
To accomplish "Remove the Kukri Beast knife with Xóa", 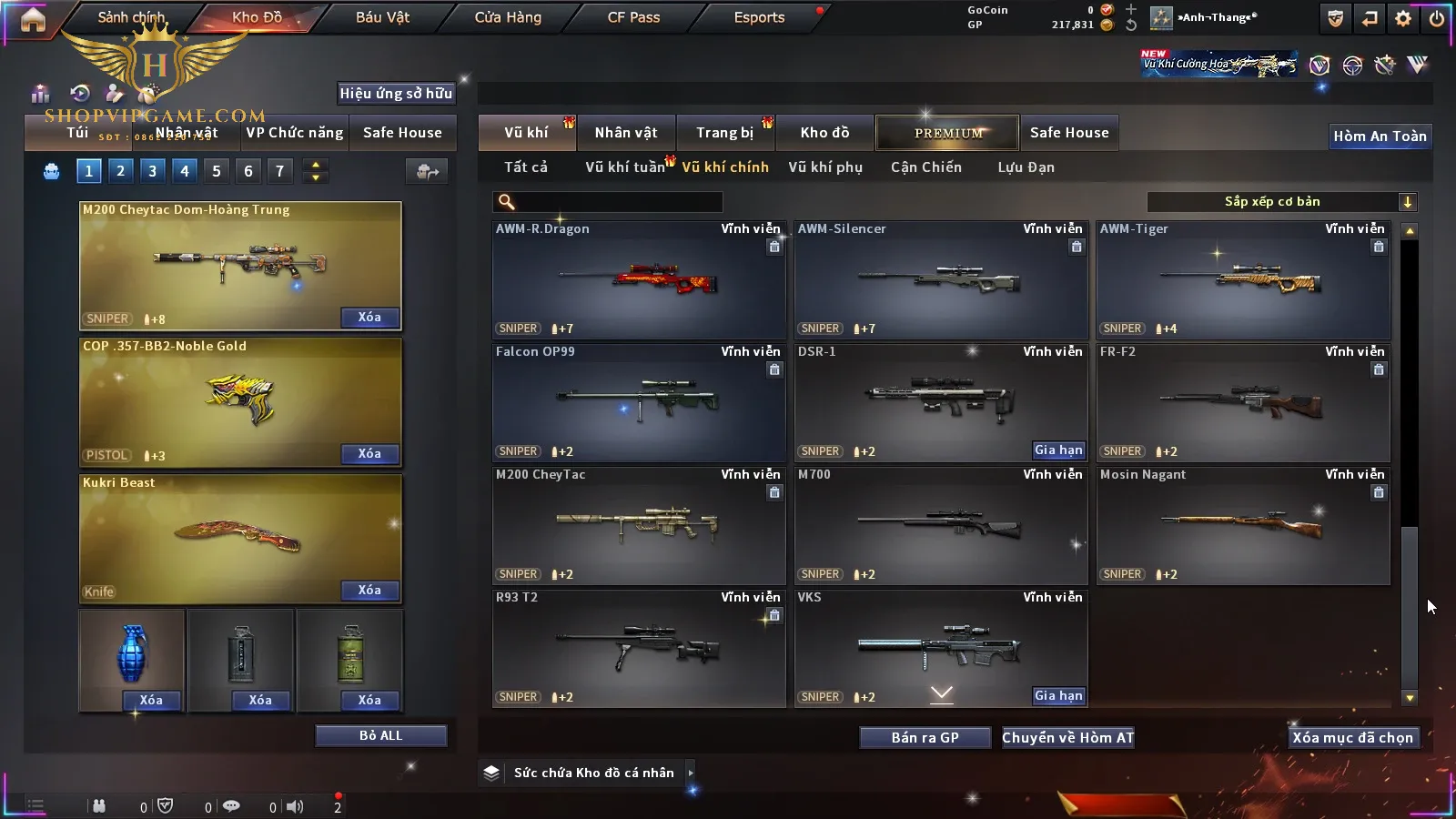I will (x=369, y=591).
